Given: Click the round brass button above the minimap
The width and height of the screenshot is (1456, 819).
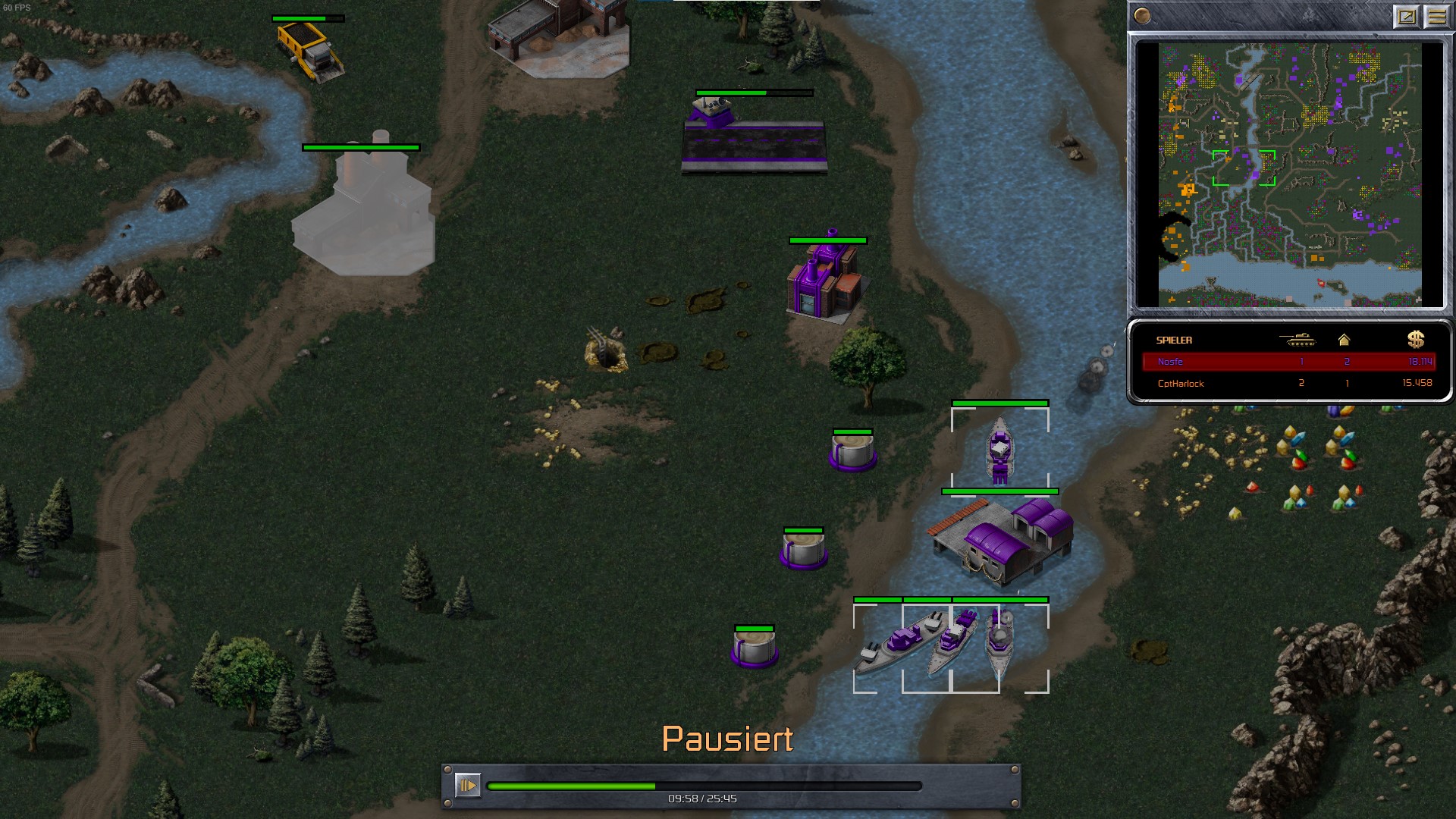Looking at the screenshot, I should pos(1142,15).
